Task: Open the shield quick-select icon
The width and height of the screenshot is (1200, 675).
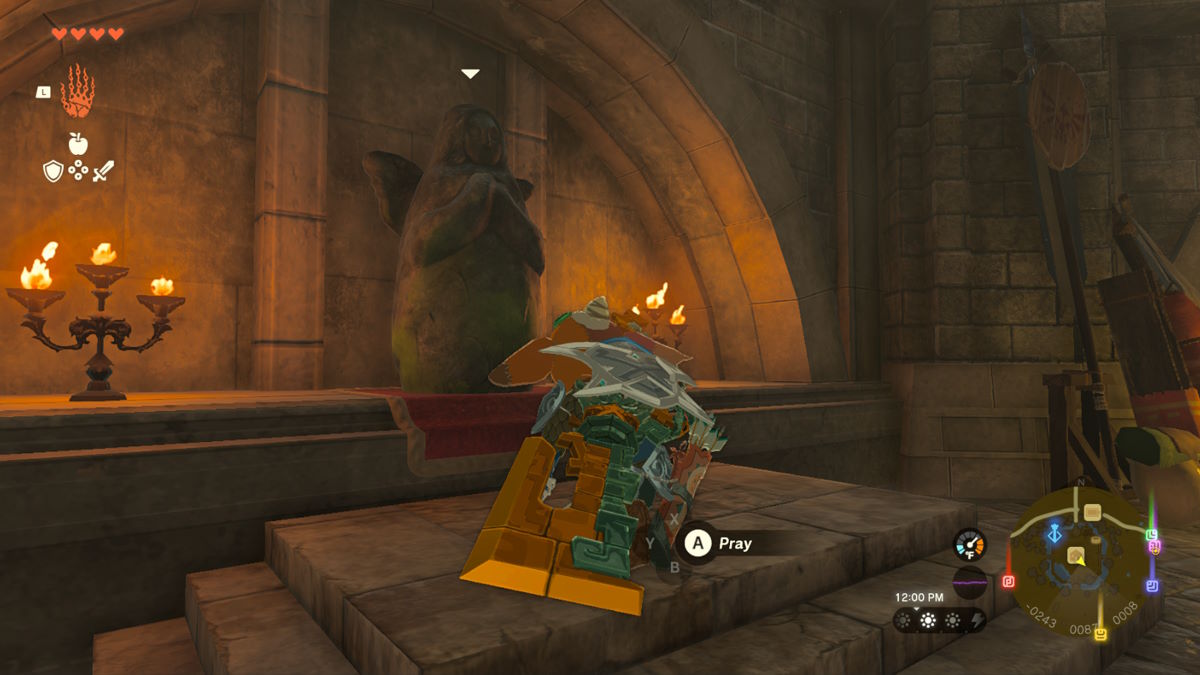Action: point(52,171)
